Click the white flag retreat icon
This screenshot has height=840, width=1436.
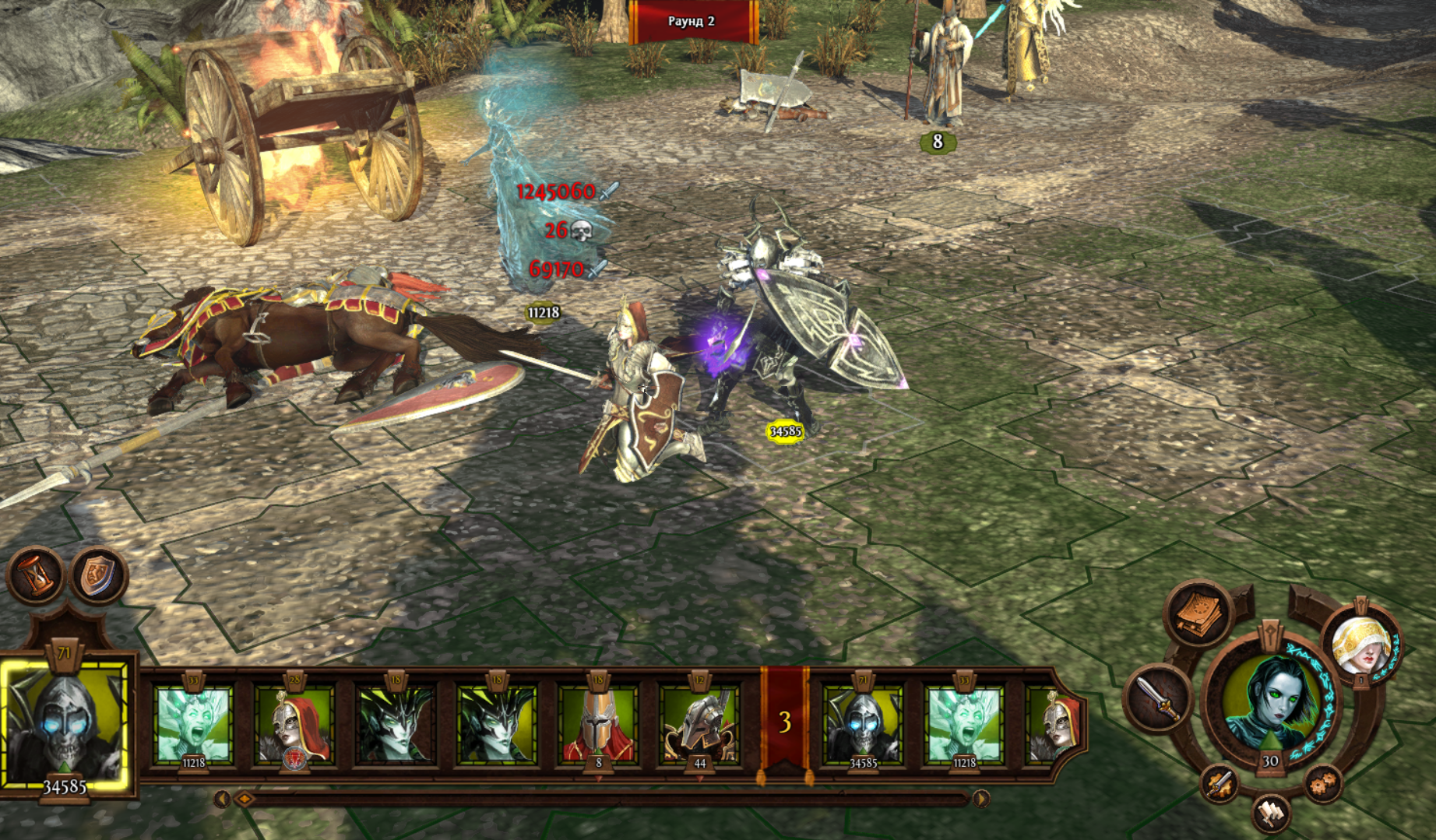point(1271,814)
